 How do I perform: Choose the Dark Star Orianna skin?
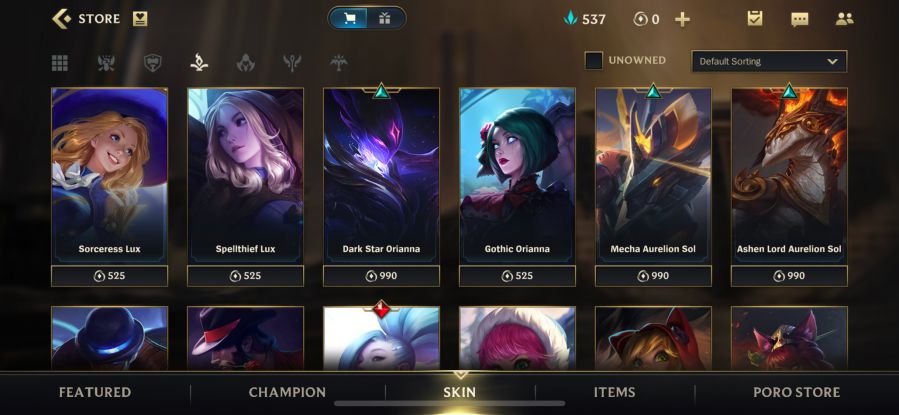[x=381, y=175]
